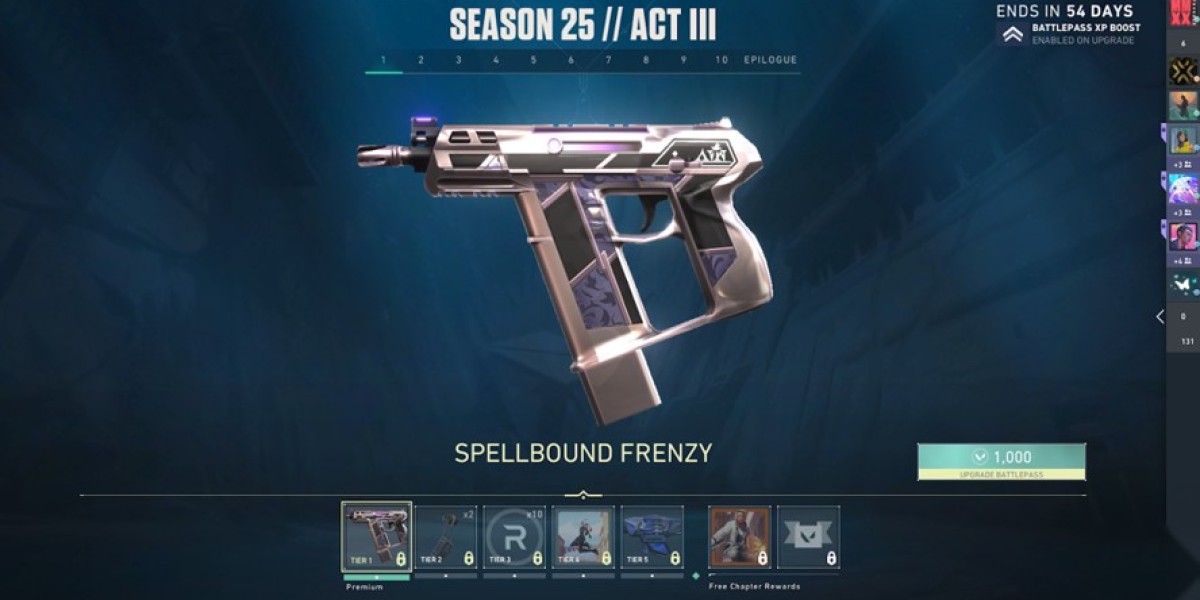Open the gold-emblem friend avatar
This screenshot has width=1200, height=600.
click(x=1183, y=71)
